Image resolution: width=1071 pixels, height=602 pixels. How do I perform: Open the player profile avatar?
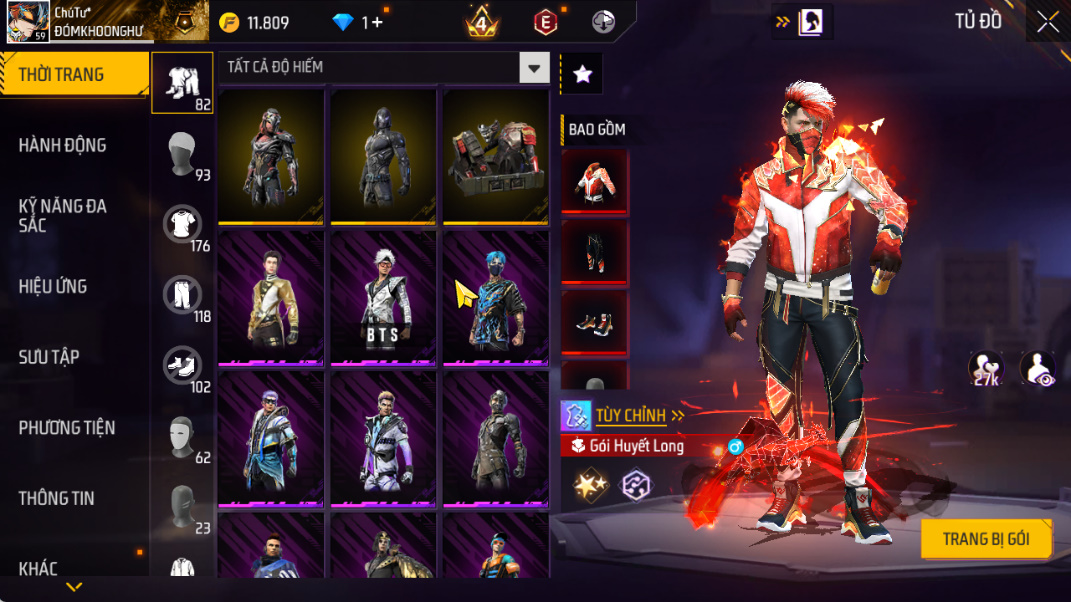[x=28, y=21]
